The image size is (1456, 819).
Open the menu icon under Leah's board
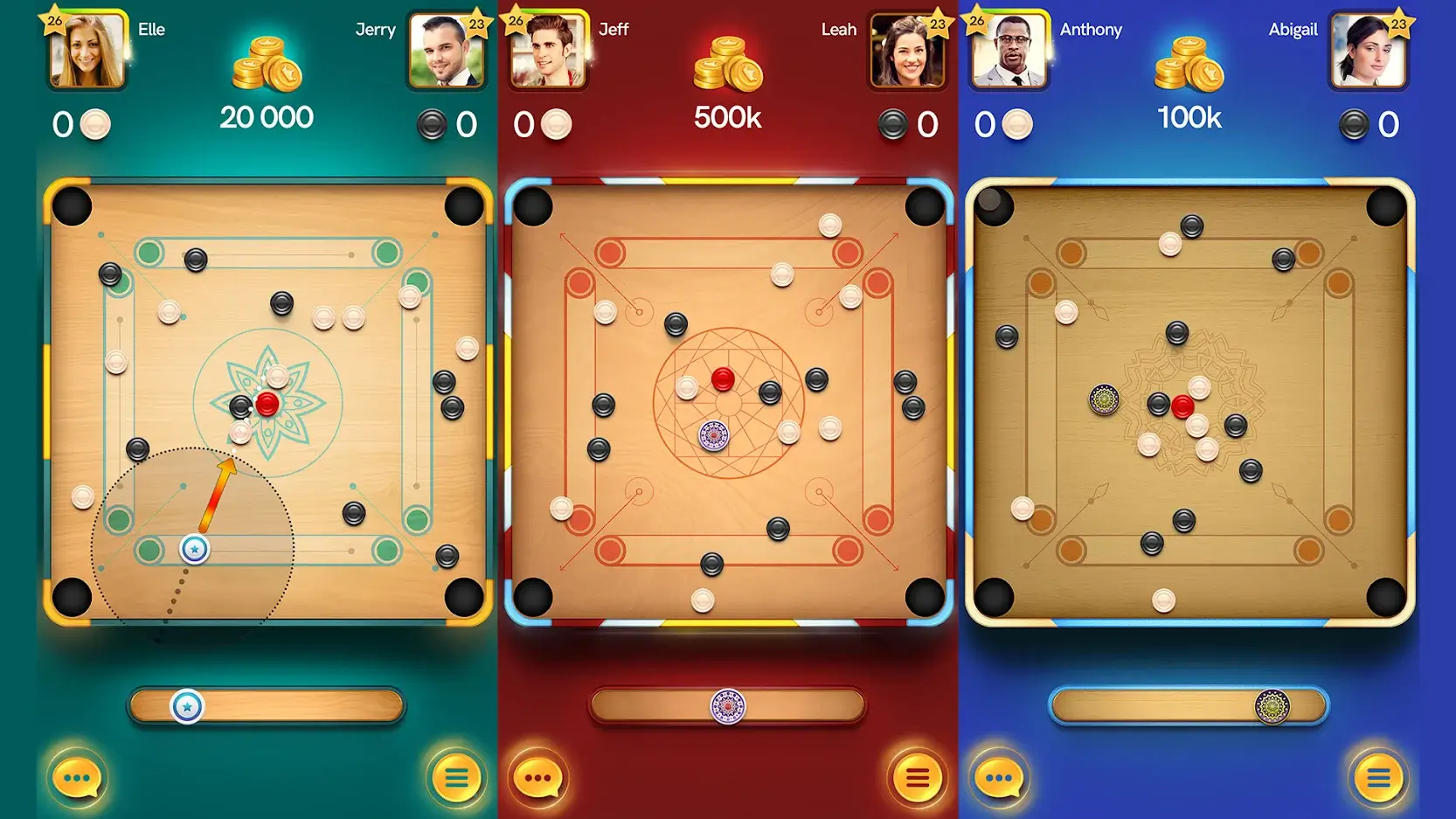917,777
